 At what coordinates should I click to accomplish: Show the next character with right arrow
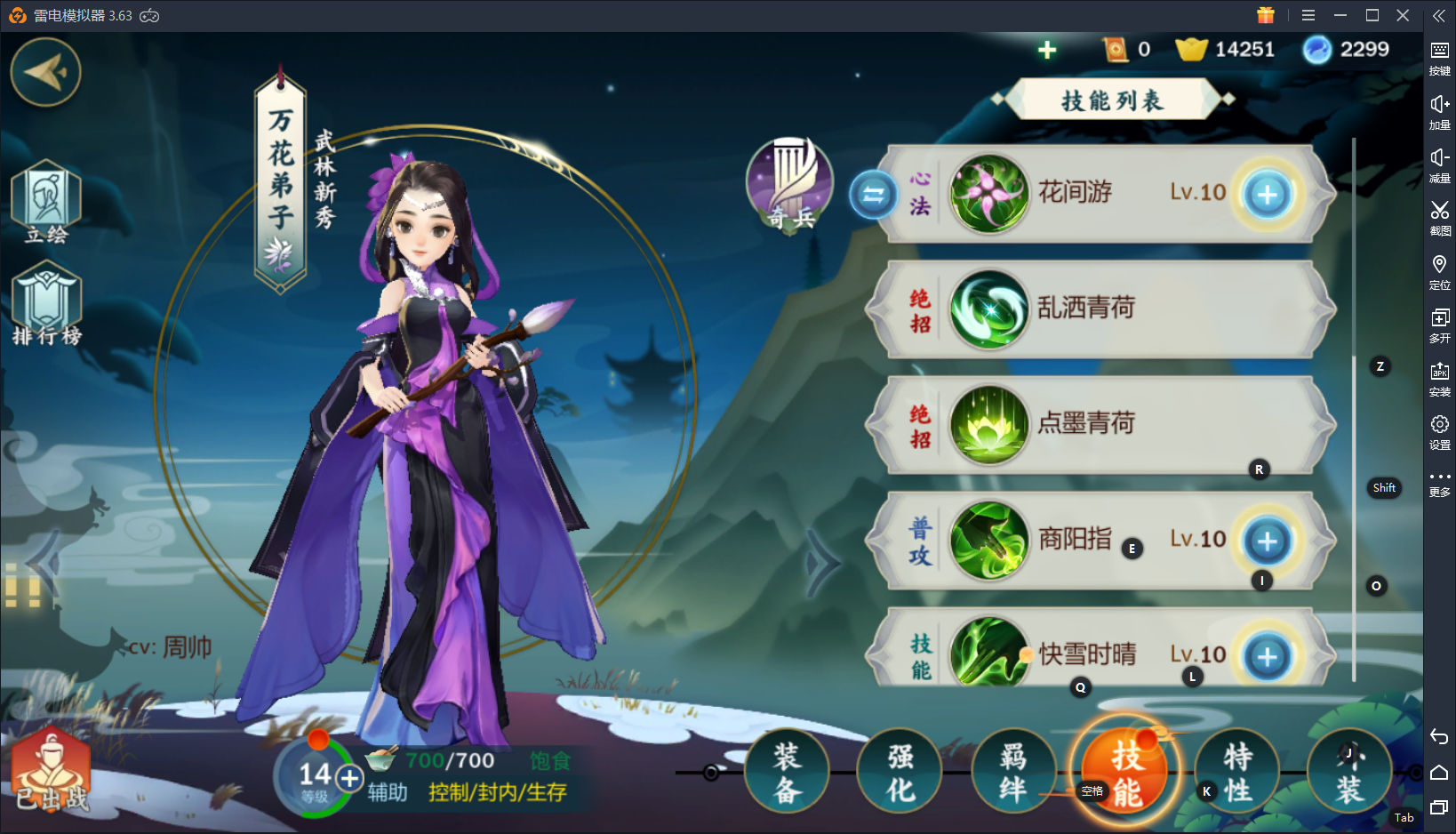tap(823, 562)
